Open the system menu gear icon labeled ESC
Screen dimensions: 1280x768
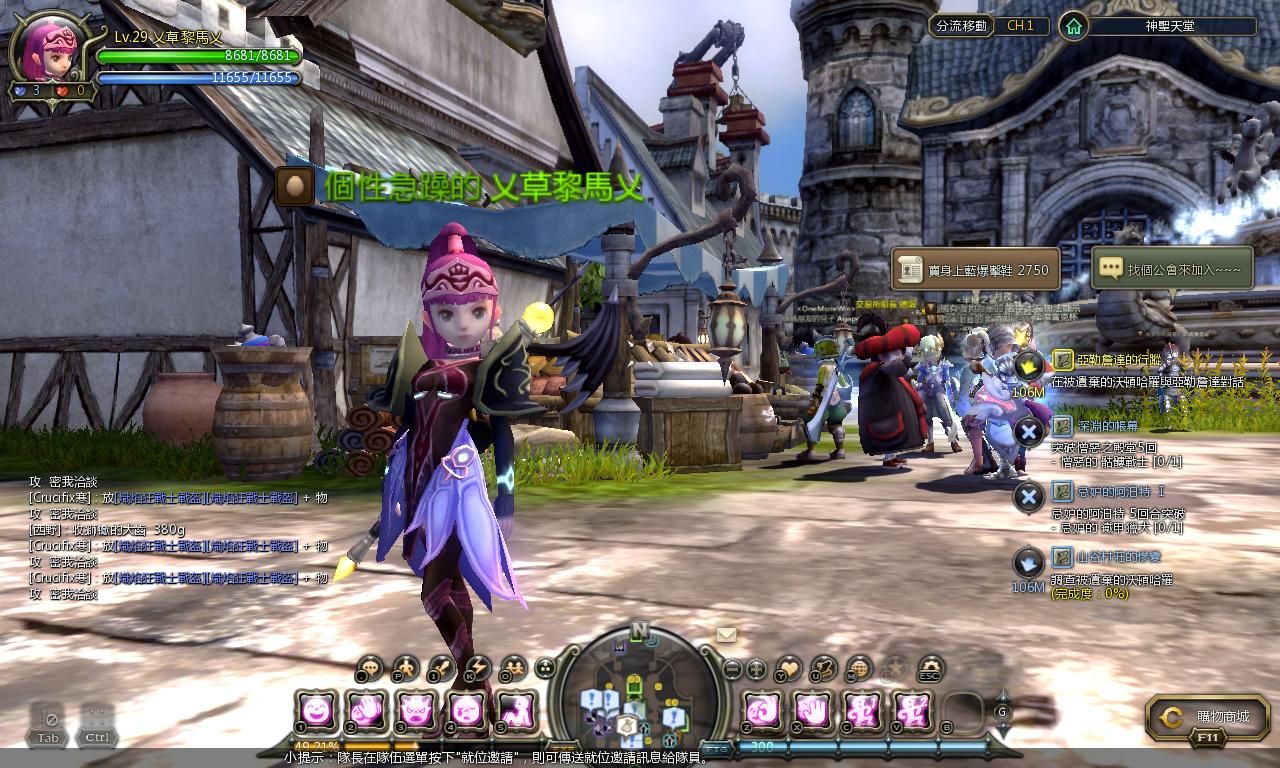pyautogui.click(x=931, y=668)
